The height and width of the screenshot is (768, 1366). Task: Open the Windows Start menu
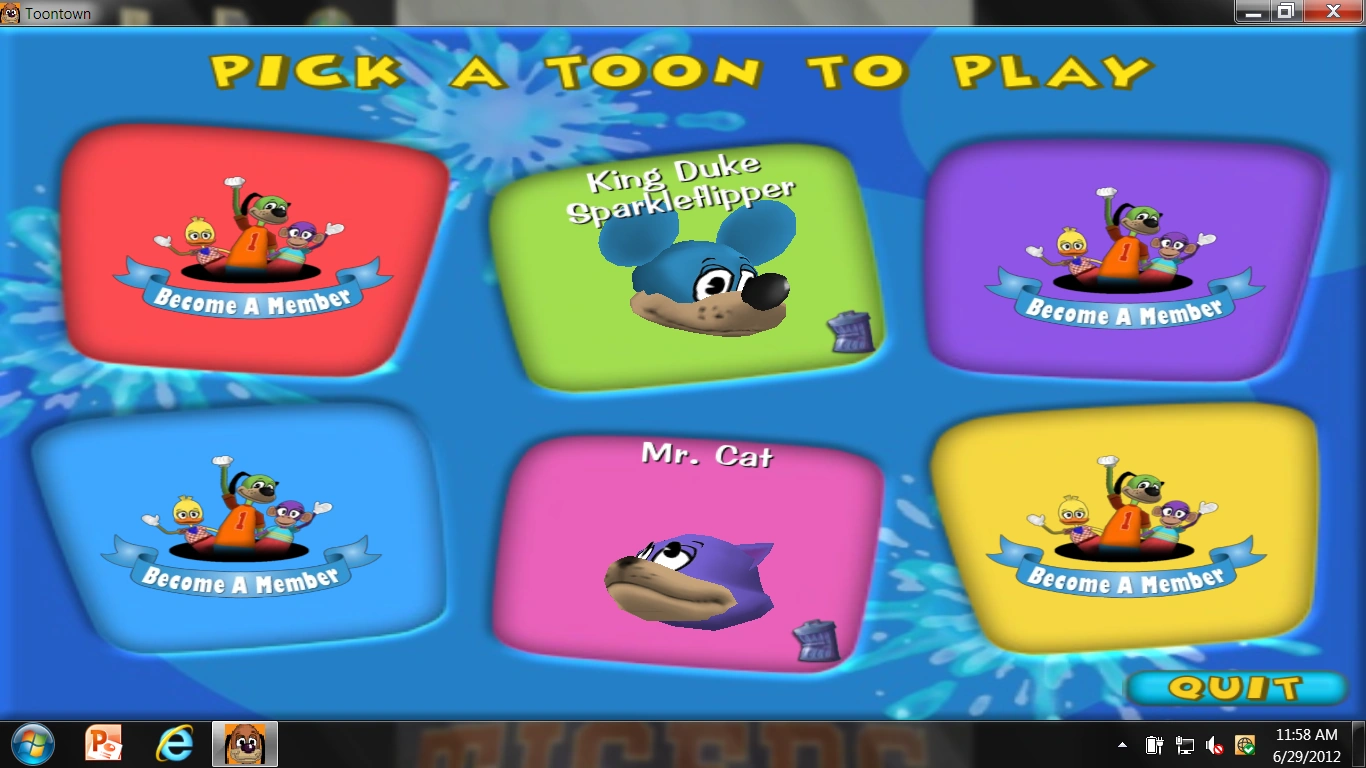(33, 744)
